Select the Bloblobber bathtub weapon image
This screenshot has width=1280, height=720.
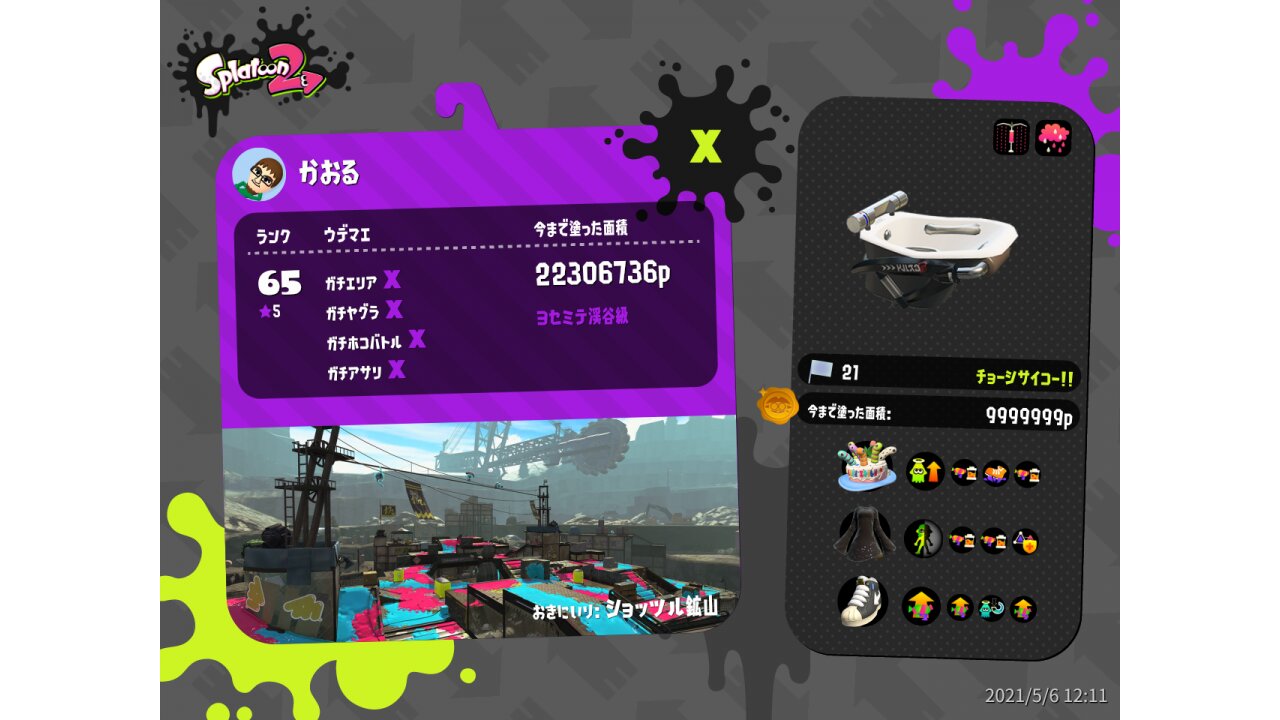pyautogui.click(x=930, y=244)
